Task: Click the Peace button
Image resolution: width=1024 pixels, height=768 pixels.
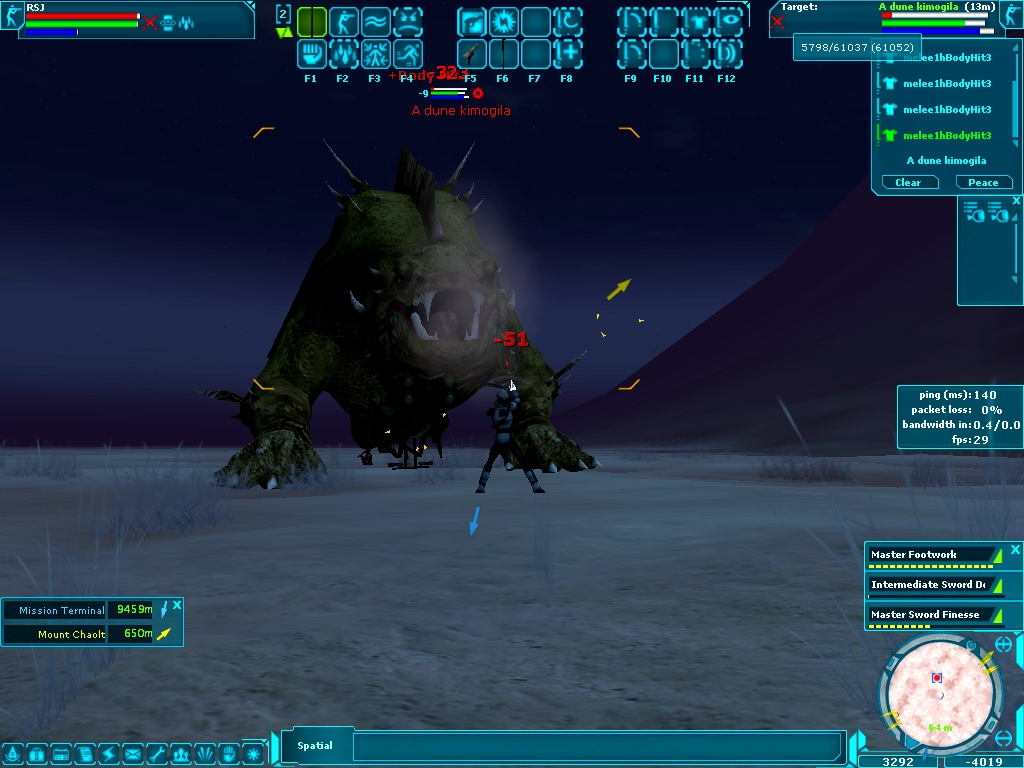Action: coord(984,182)
